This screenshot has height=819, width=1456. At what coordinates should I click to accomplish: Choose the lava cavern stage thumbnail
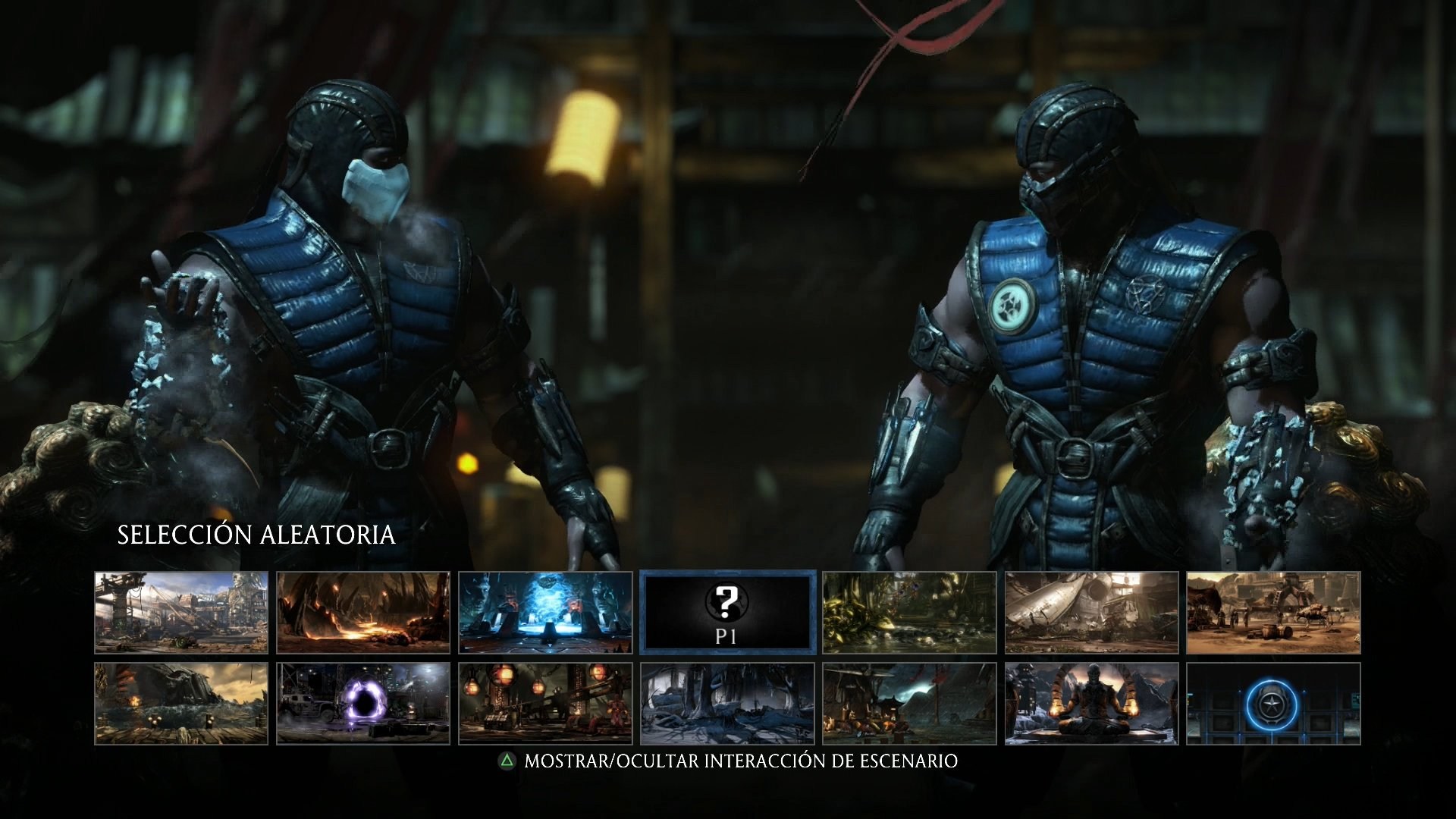point(364,612)
